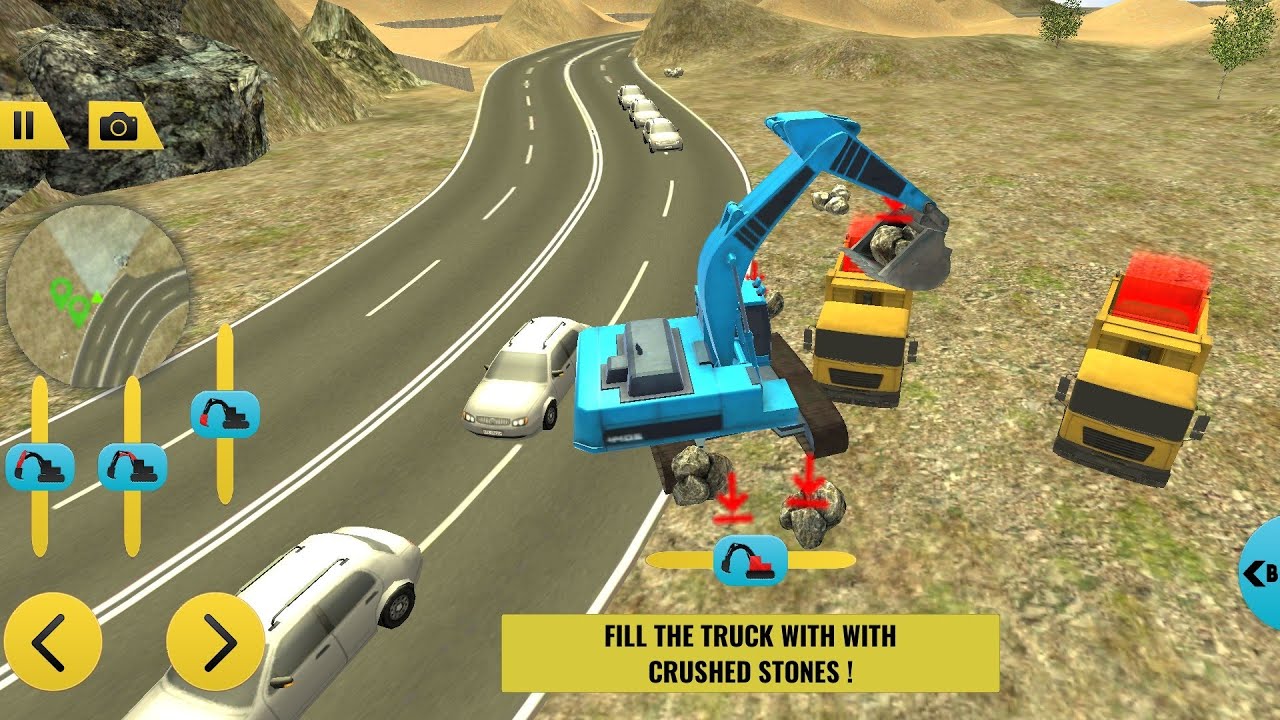1280x720 pixels.
Task: Click the red-cab excavator swing slider handle
Action: click(750, 560)
